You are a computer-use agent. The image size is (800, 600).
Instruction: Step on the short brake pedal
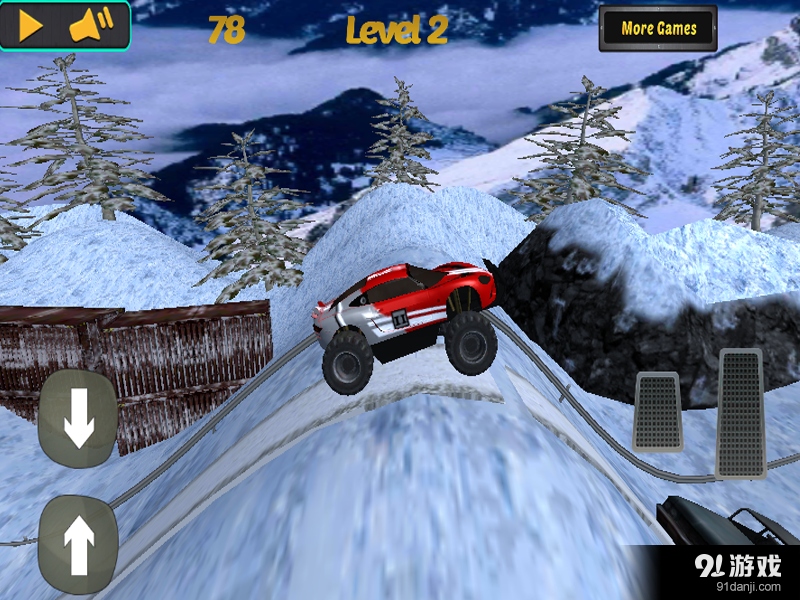(657, 412)
